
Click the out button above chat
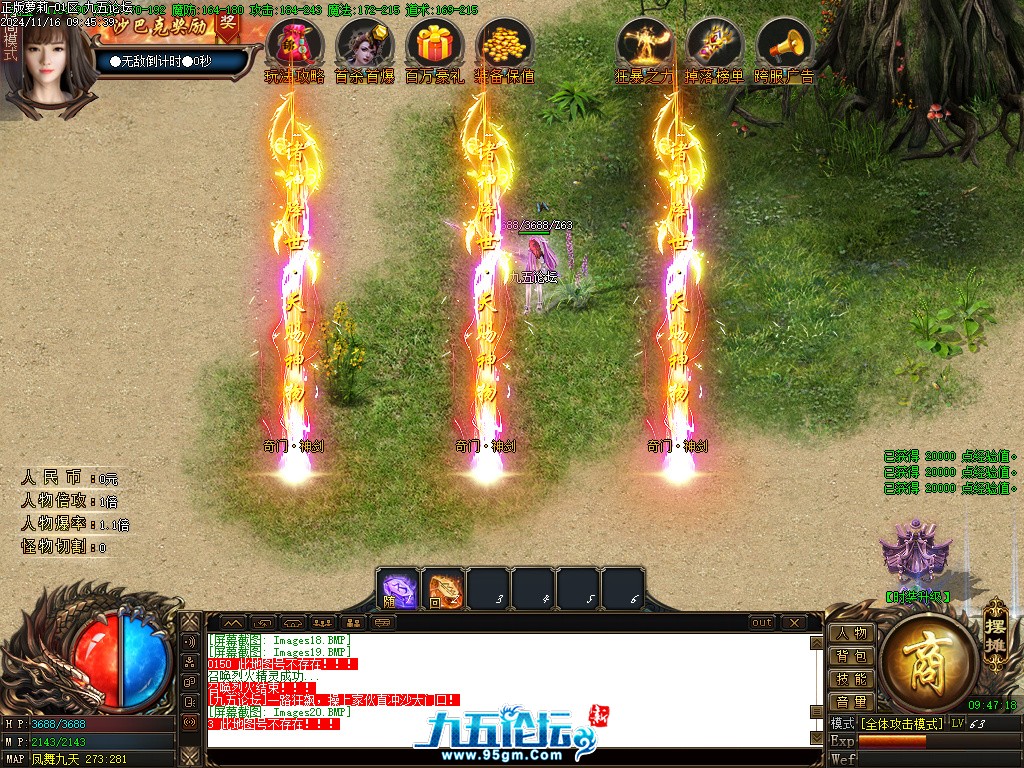coord(762,622)
